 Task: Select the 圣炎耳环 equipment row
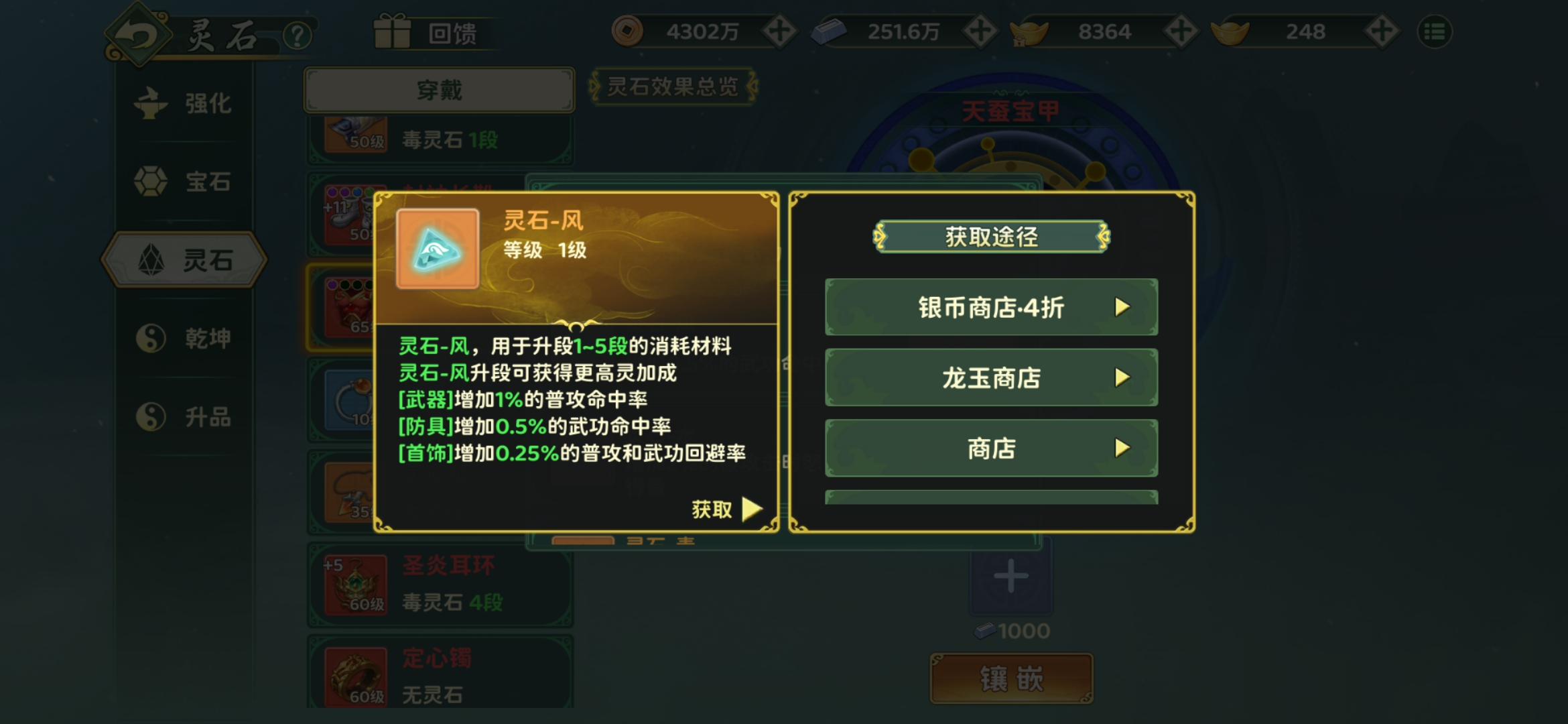tap(440, 585)
